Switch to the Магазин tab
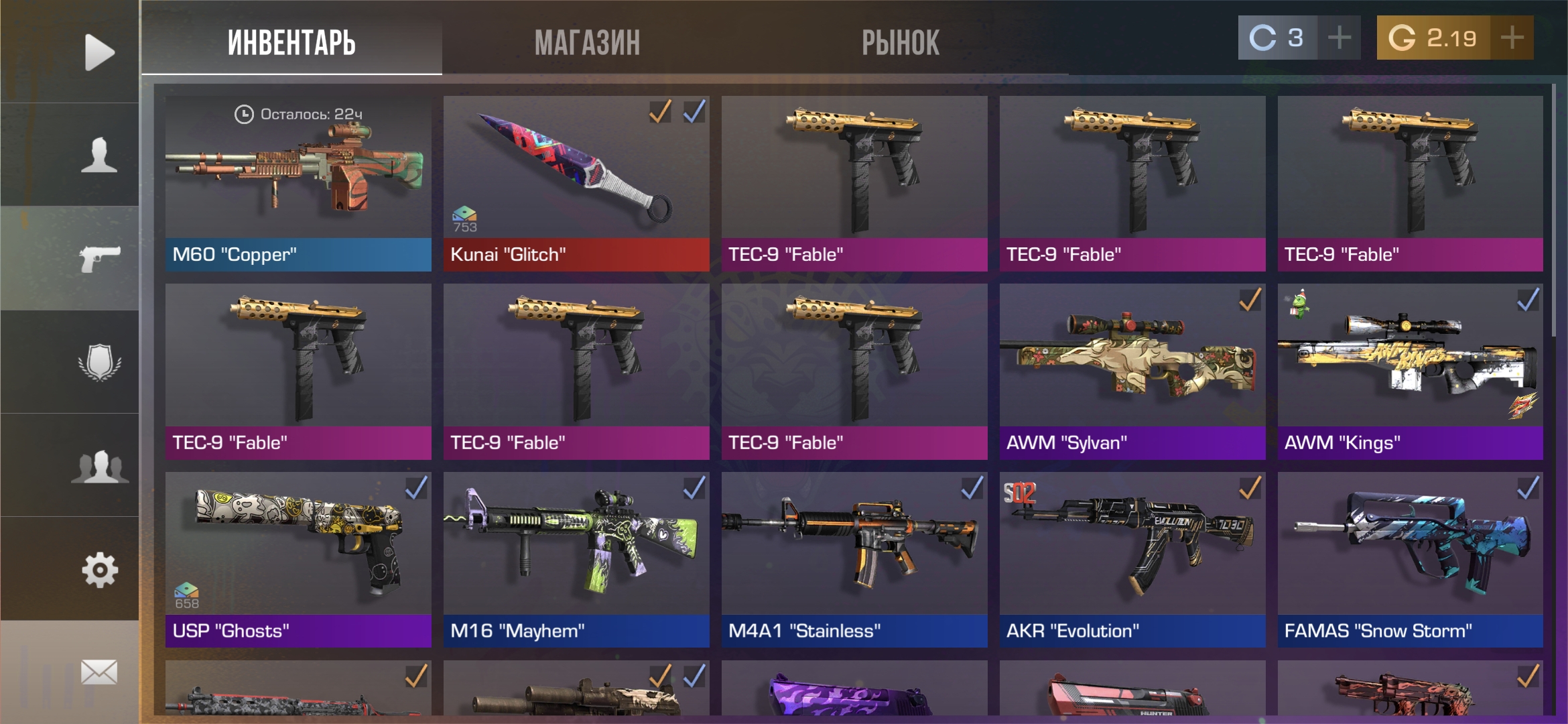1568x724 pixels. point(587,43)
